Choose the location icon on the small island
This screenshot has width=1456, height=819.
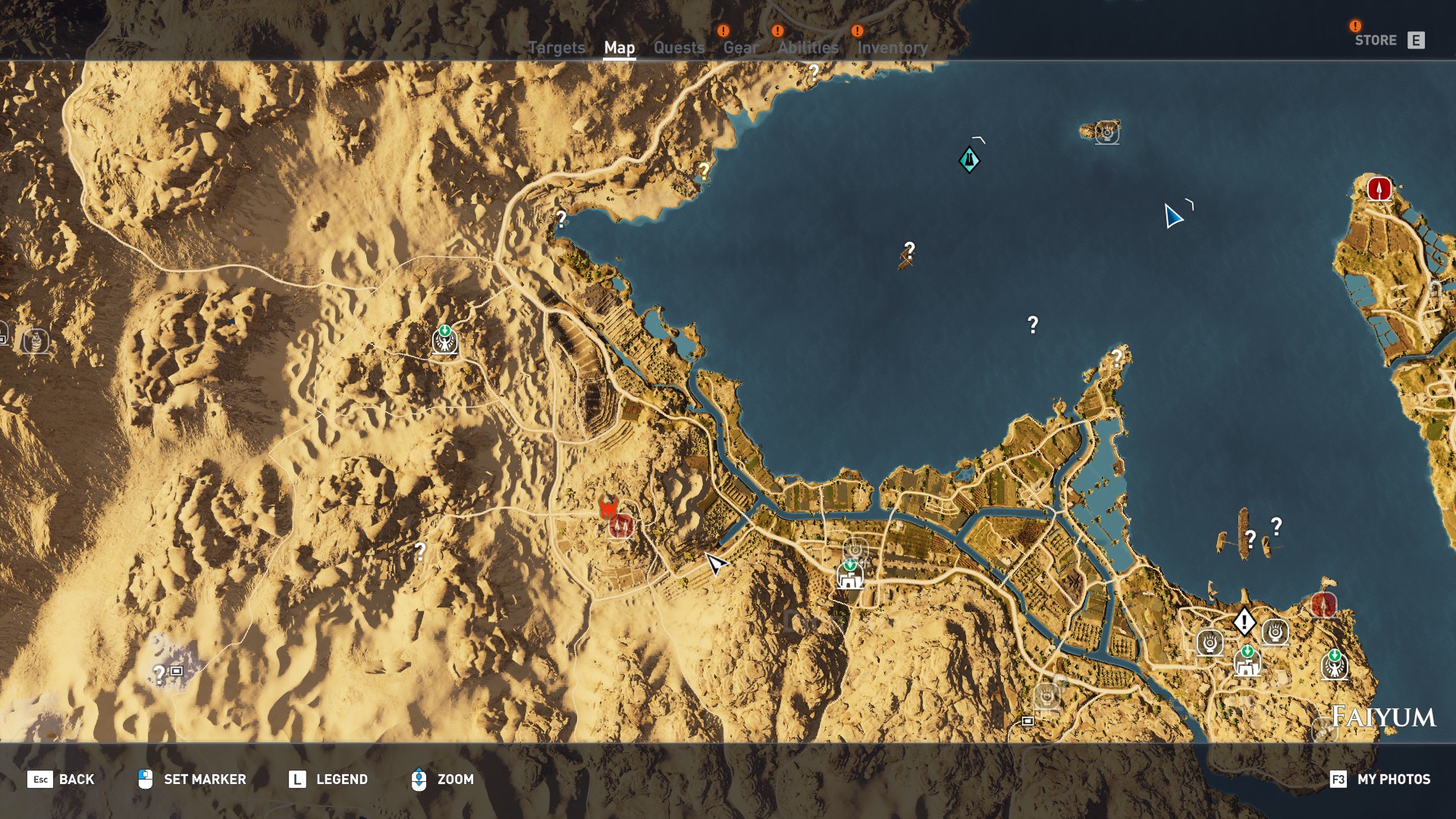pyautogui.click(x=1107, y=133)
